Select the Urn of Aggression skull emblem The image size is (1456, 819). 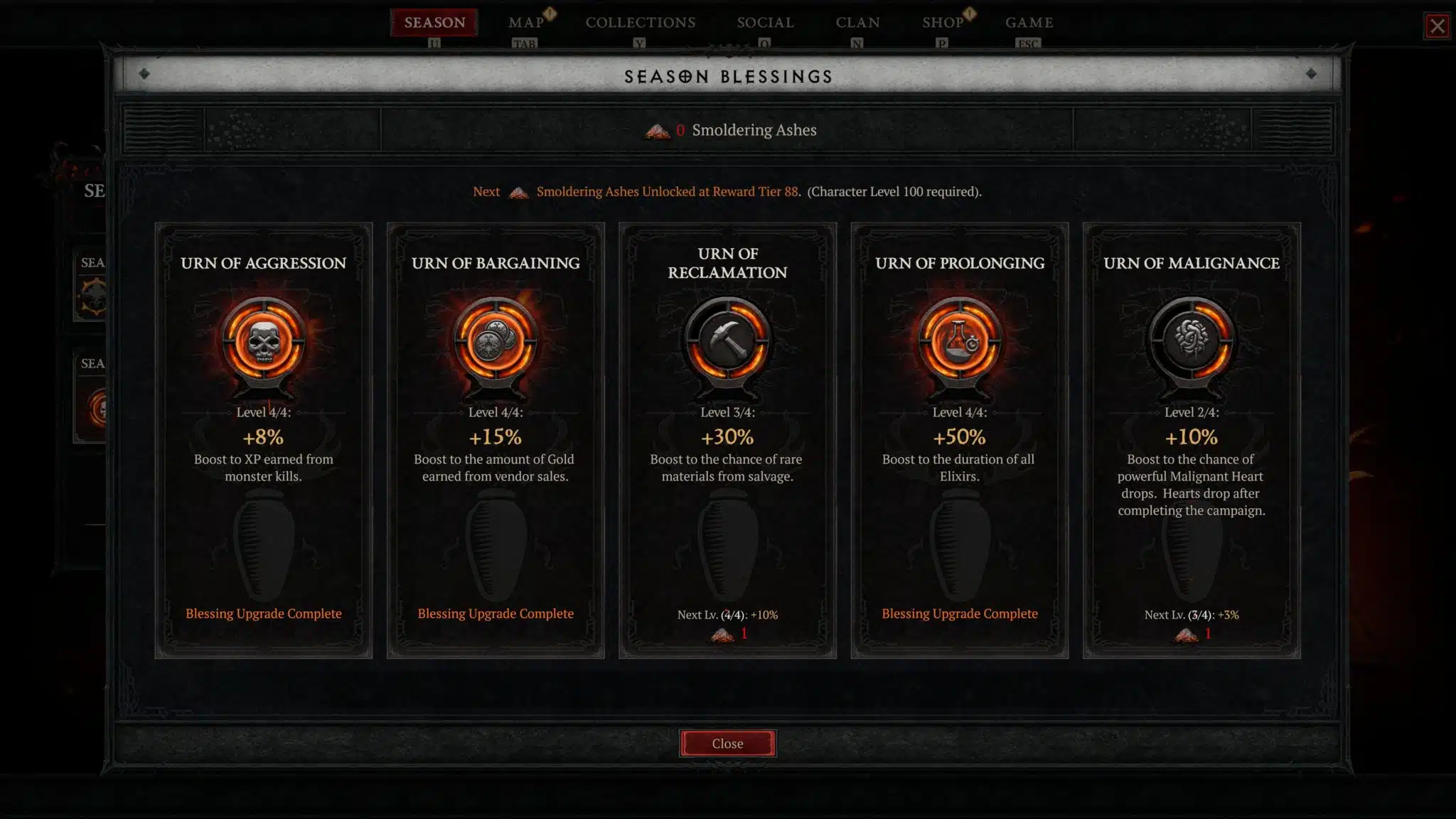pyautogui.click(x=264, y=341)
